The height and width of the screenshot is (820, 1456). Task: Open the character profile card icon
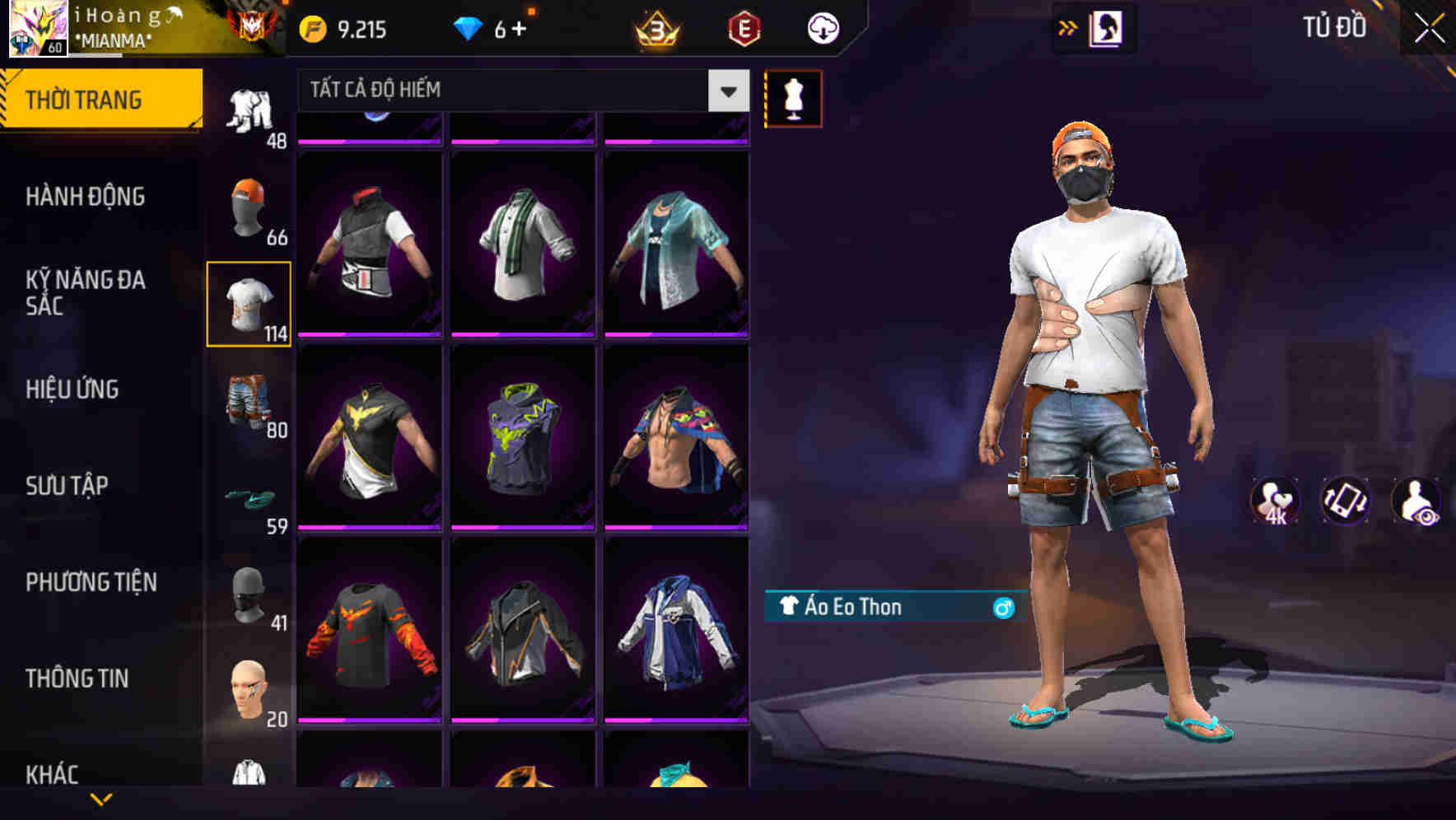[x=1107, y=27]
